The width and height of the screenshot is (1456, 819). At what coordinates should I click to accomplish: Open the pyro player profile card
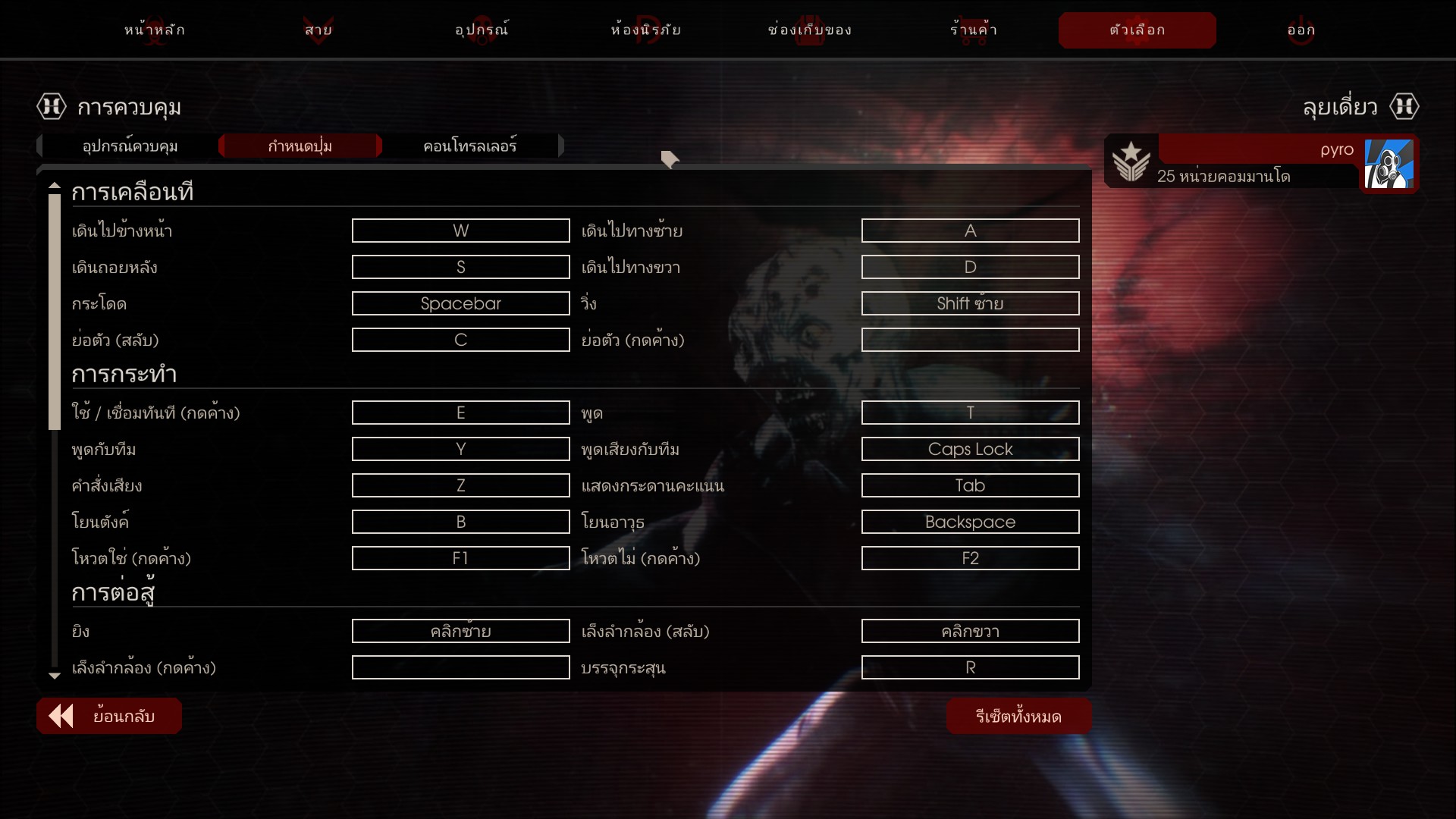click(x=1260, y=162)
